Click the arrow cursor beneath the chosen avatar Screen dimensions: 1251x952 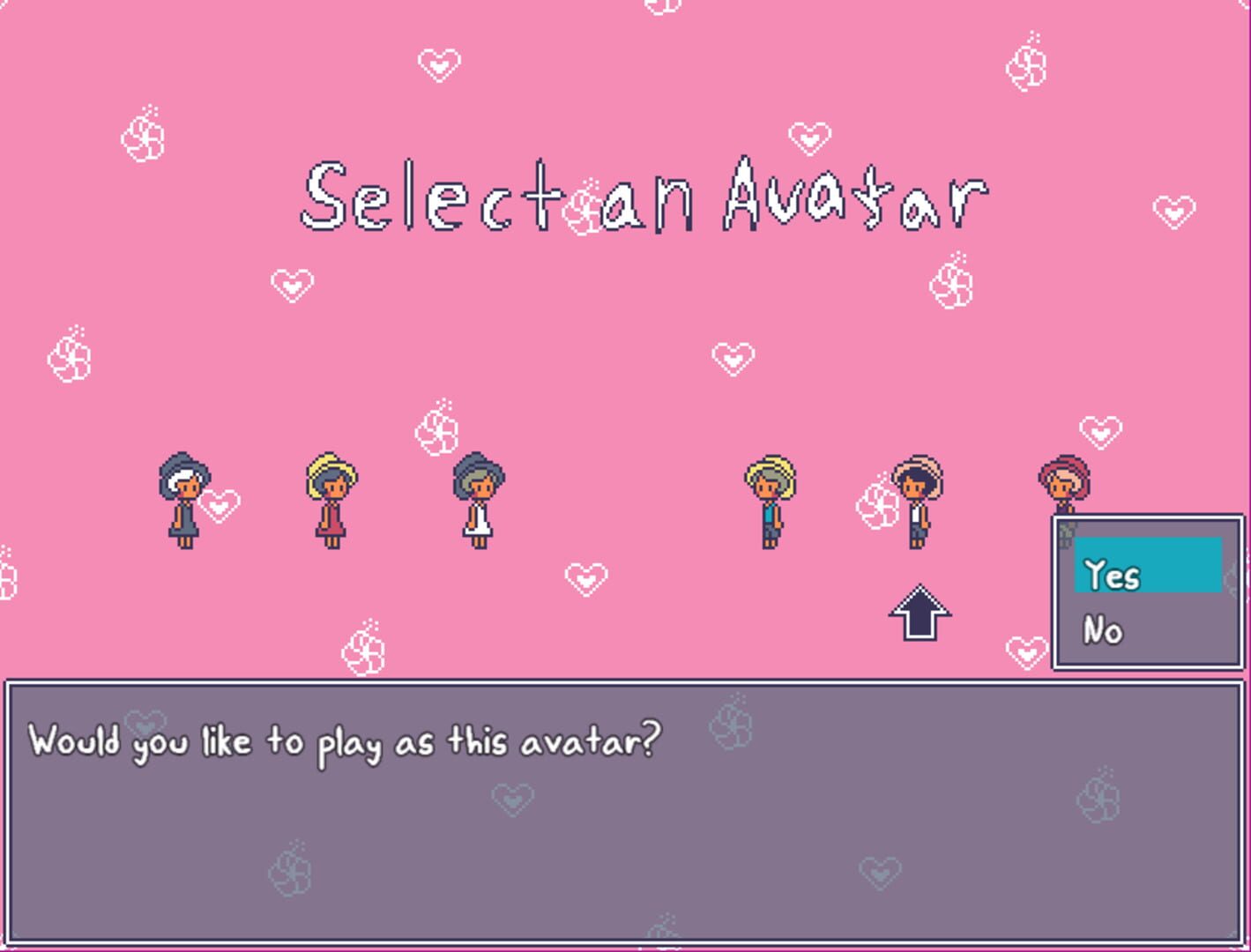pos(920,610)
